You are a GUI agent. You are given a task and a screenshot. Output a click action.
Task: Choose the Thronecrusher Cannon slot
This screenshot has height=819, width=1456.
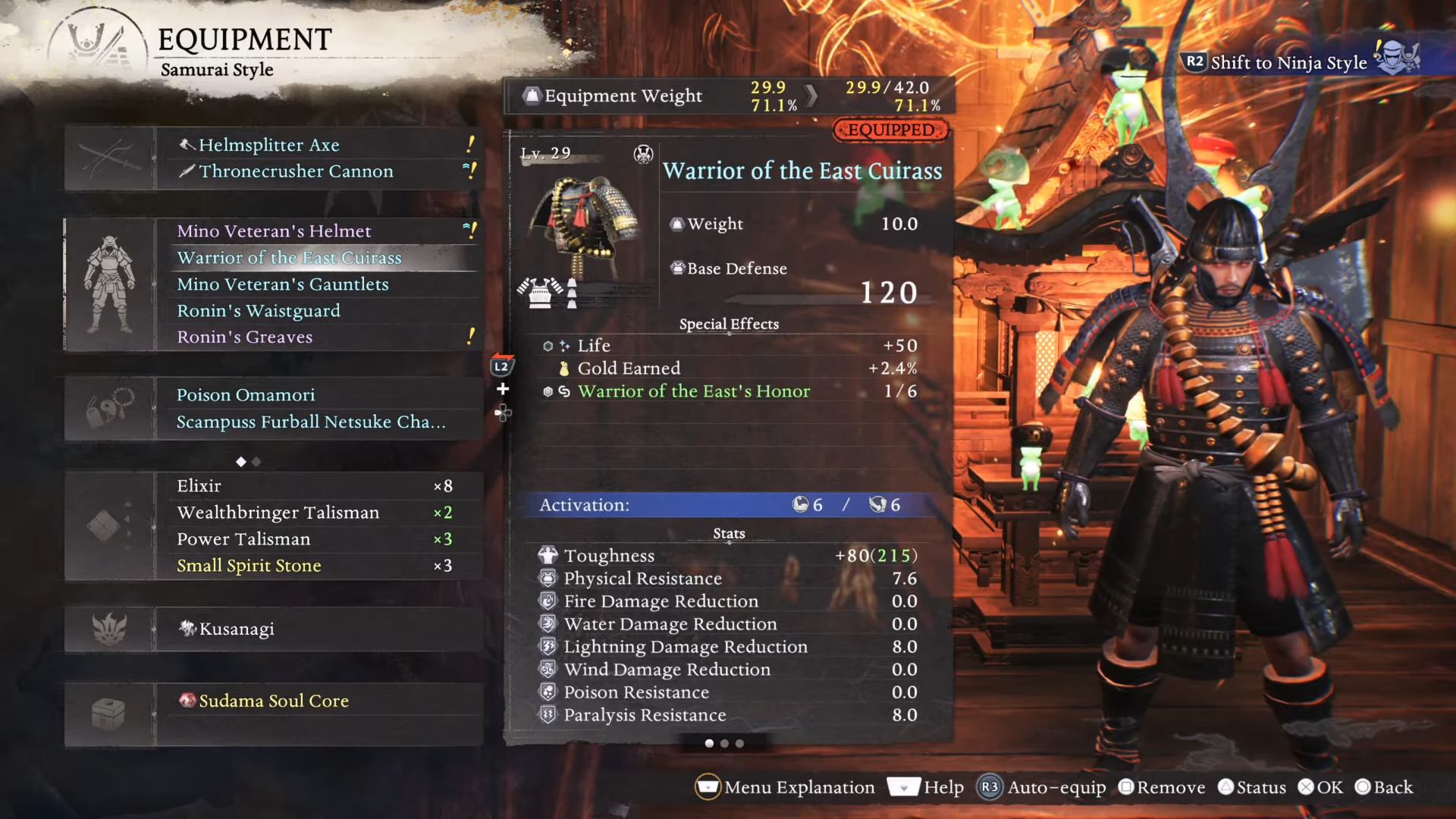296,171
